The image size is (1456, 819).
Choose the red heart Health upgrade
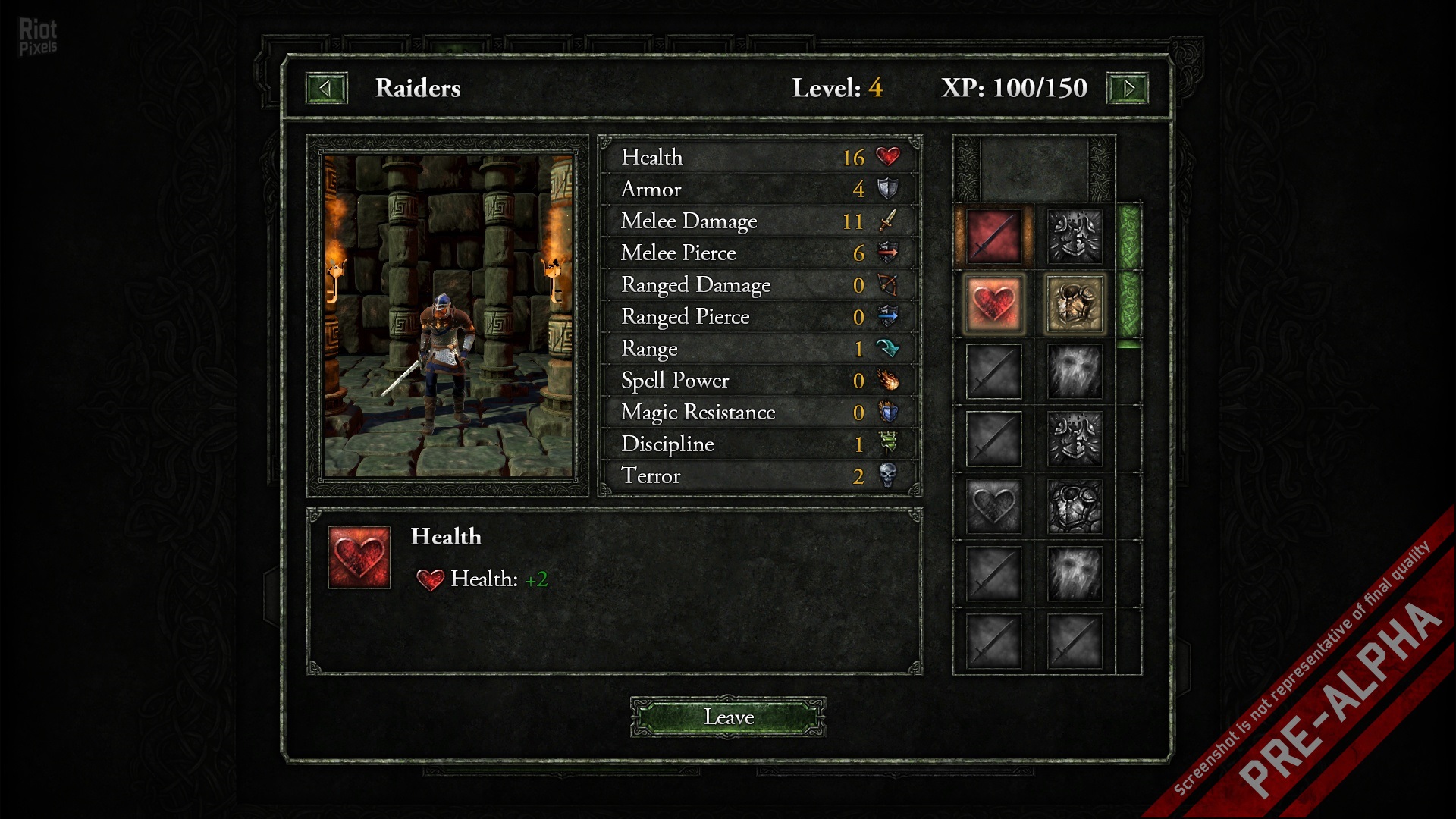[x=993, y=304]
